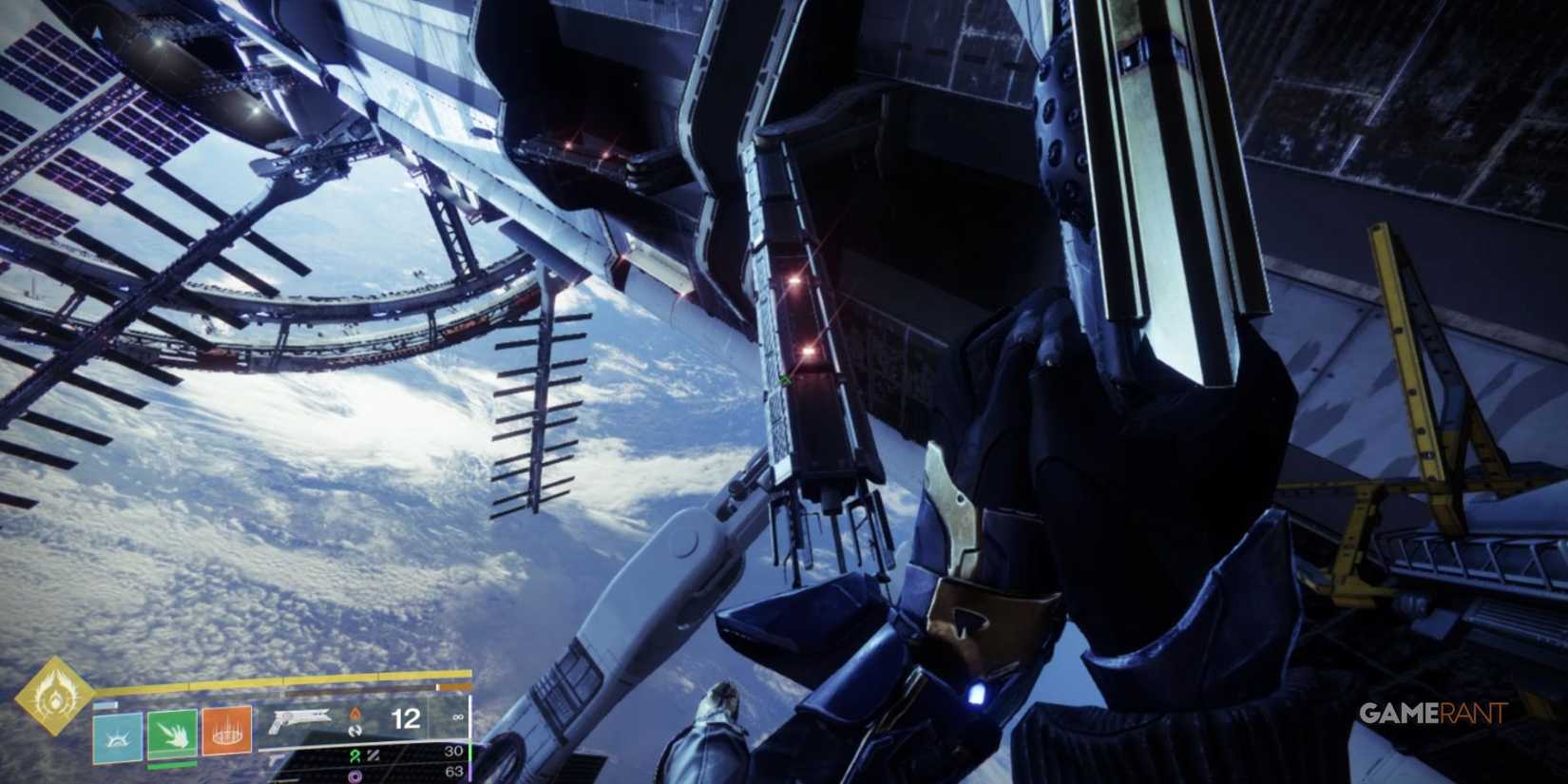Select the equipped hand cannon icon

(x=301, y=718)
